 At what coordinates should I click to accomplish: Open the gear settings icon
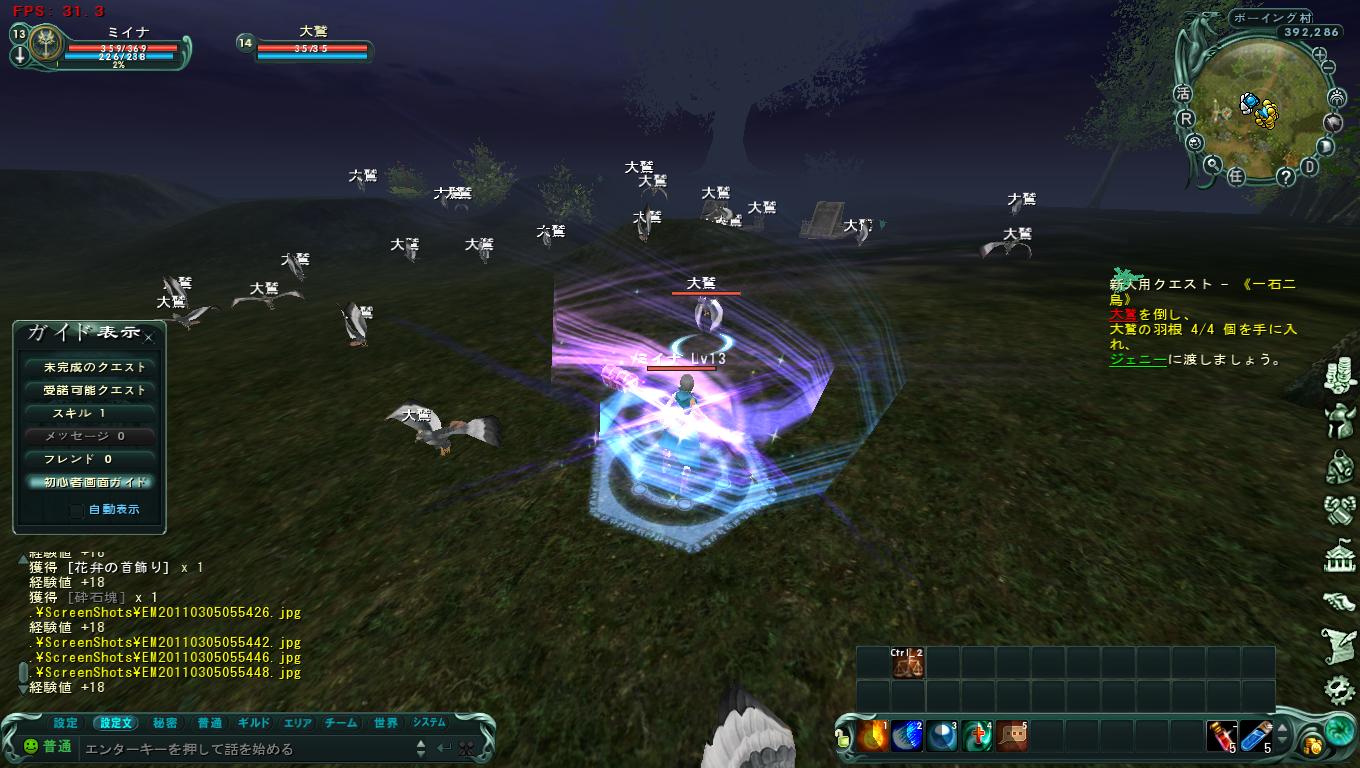[1339, 689]
